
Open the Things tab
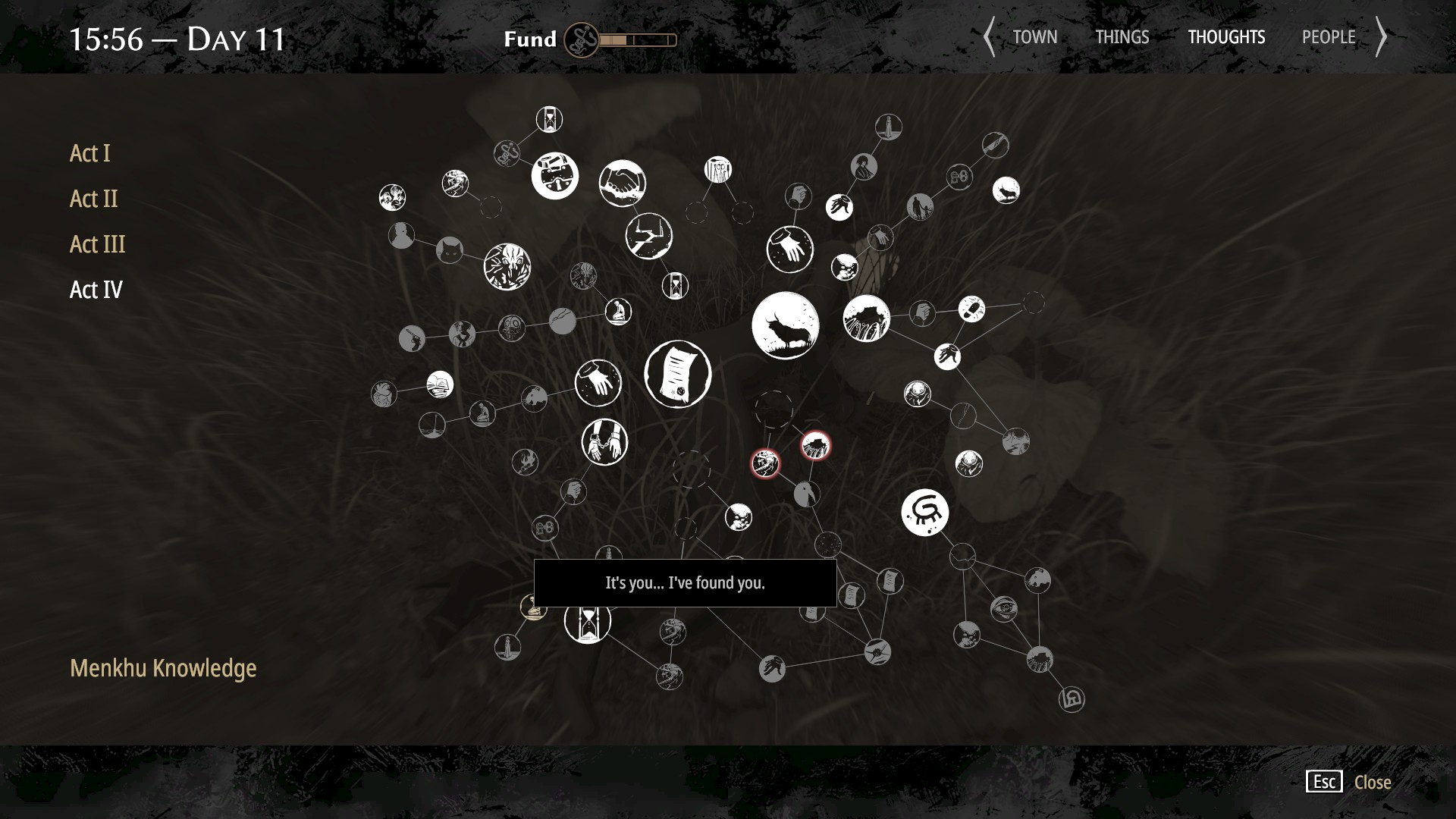click(1122, 37)
